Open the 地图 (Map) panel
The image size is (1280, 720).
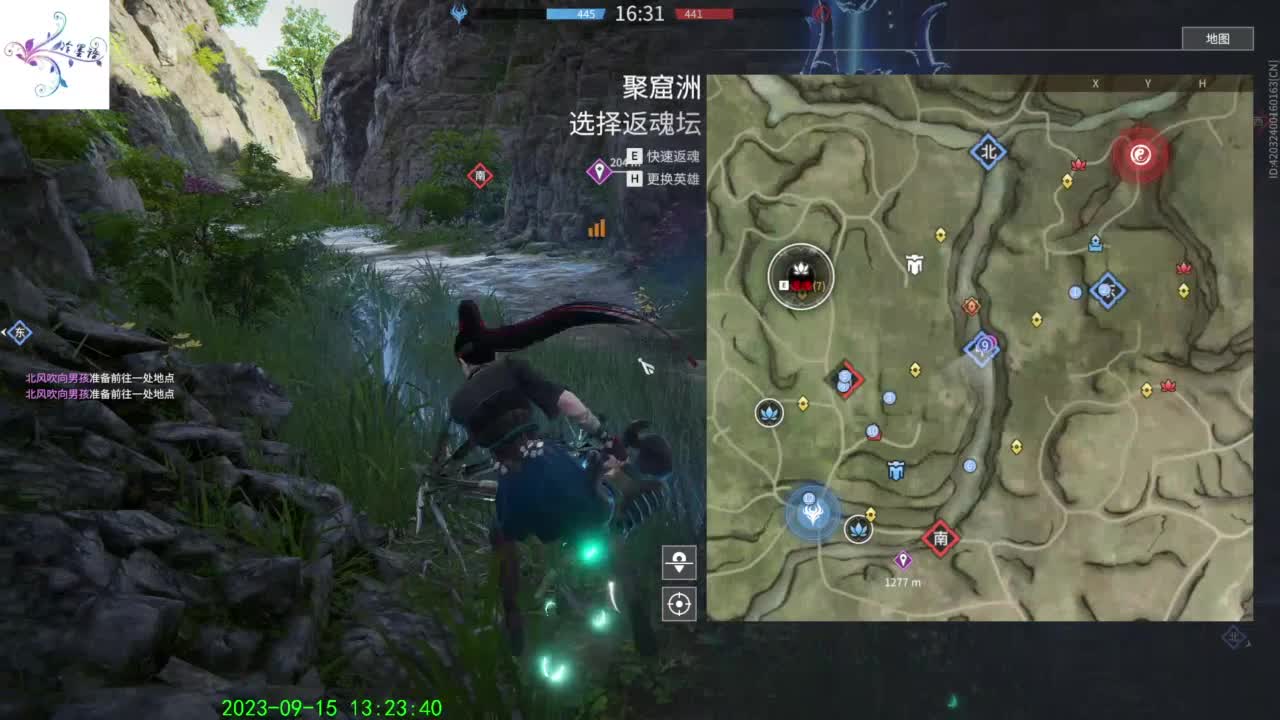click(1218, 38)
